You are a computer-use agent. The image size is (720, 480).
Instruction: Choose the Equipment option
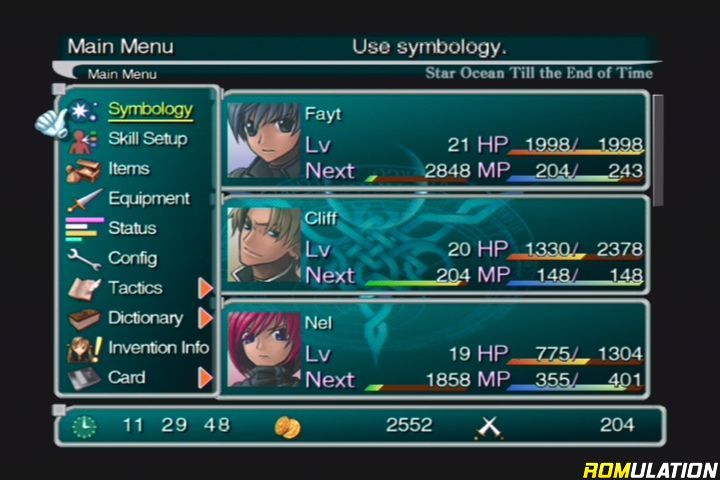[148, 199]
